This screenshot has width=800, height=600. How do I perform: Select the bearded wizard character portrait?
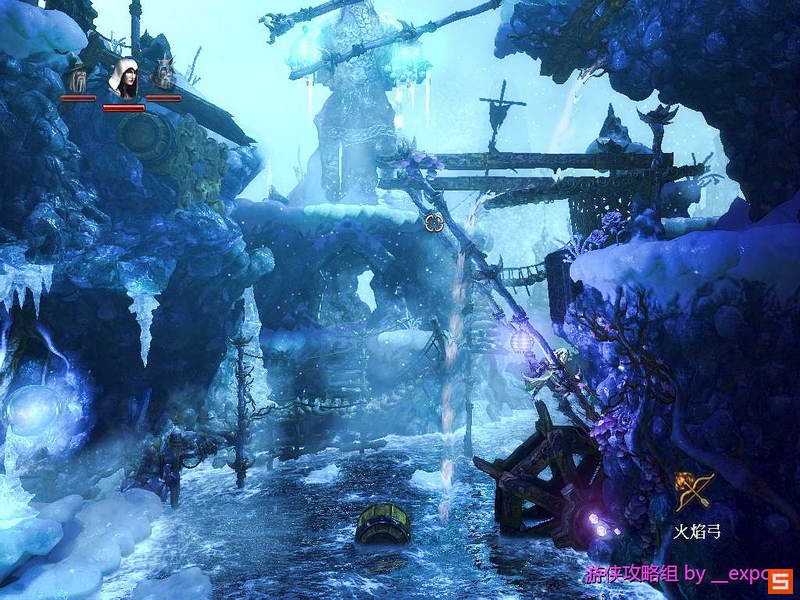point(77,80)
